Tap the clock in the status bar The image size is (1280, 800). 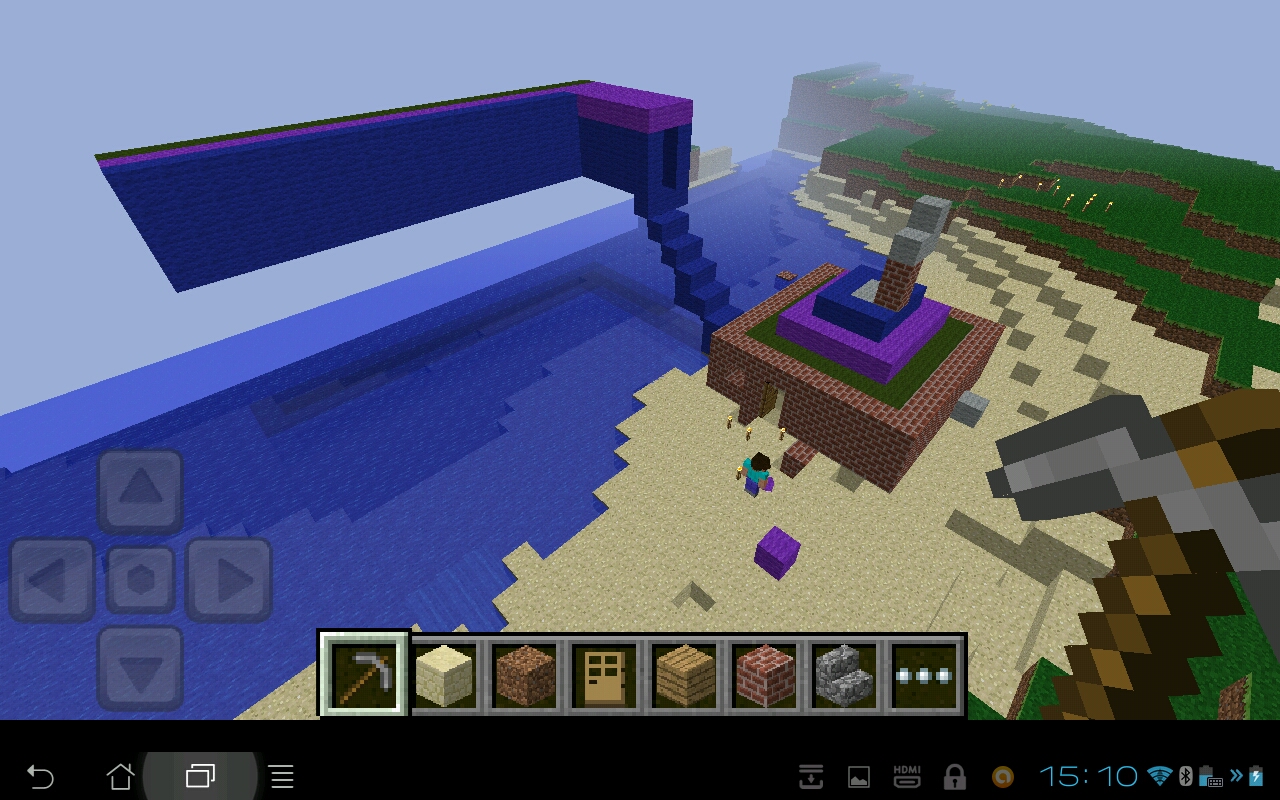(1088, 776)
